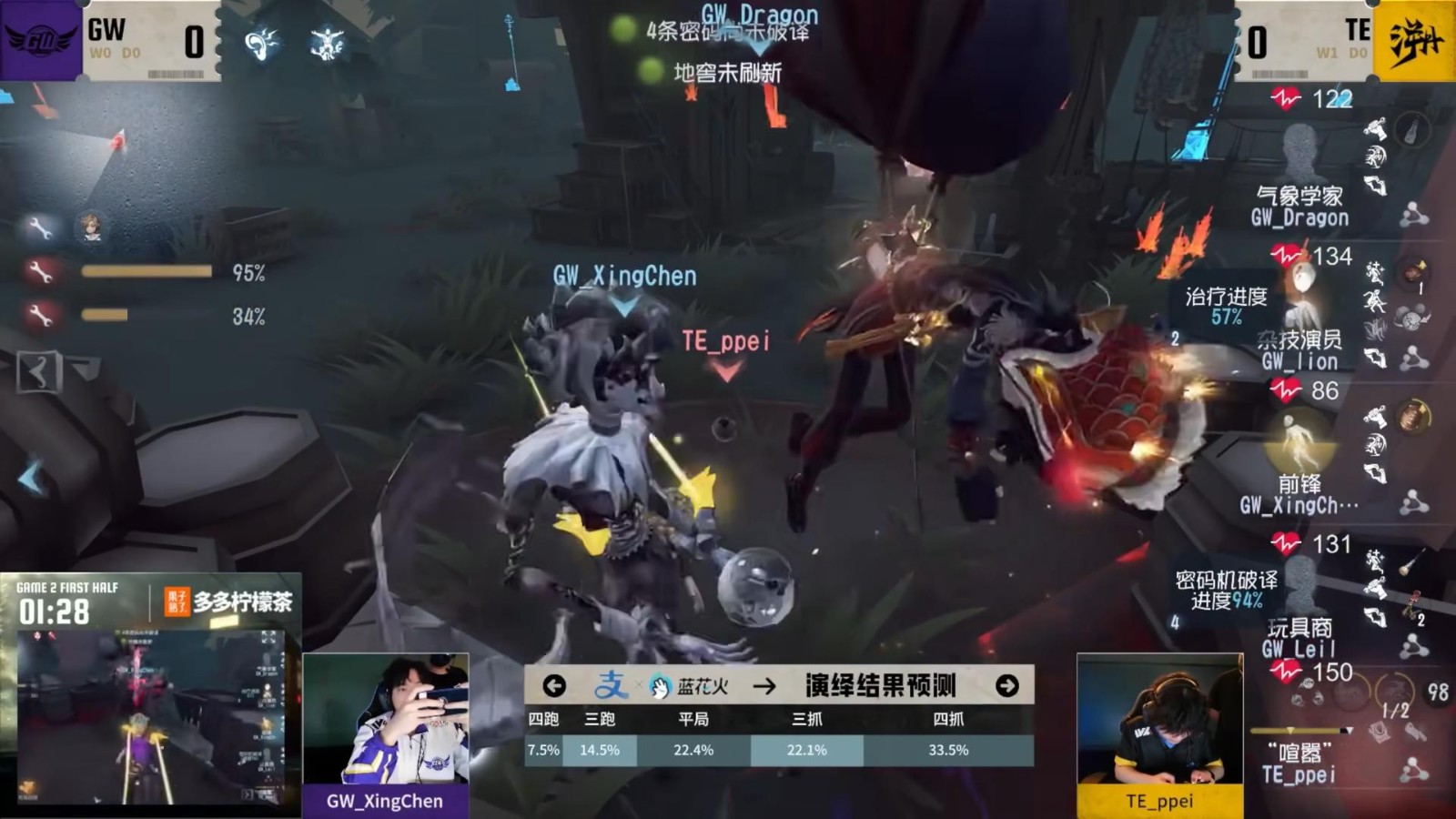Select the 四抓 33.5% prediction segment
Image resolution: width=1456 pixels, height=819 pixels.
pyautogui.click(x=948, y=750)
